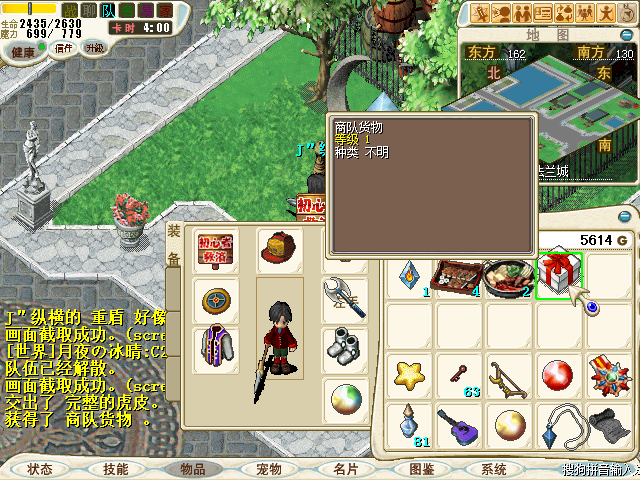Image resolution: width=640 pixels, height=480 pixels.
Task: Show the 图鉴 encyclopedia tab
Action: click(x=421, y=468)
